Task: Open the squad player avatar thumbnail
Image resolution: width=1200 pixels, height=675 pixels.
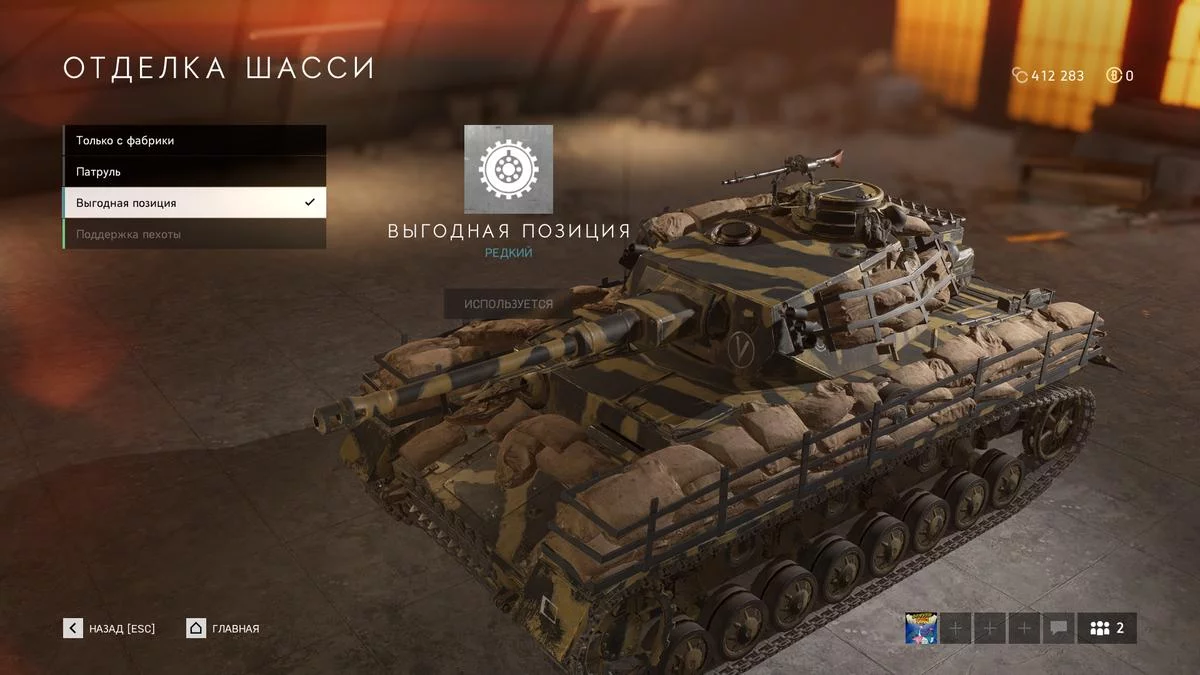Action: point(920,629)
